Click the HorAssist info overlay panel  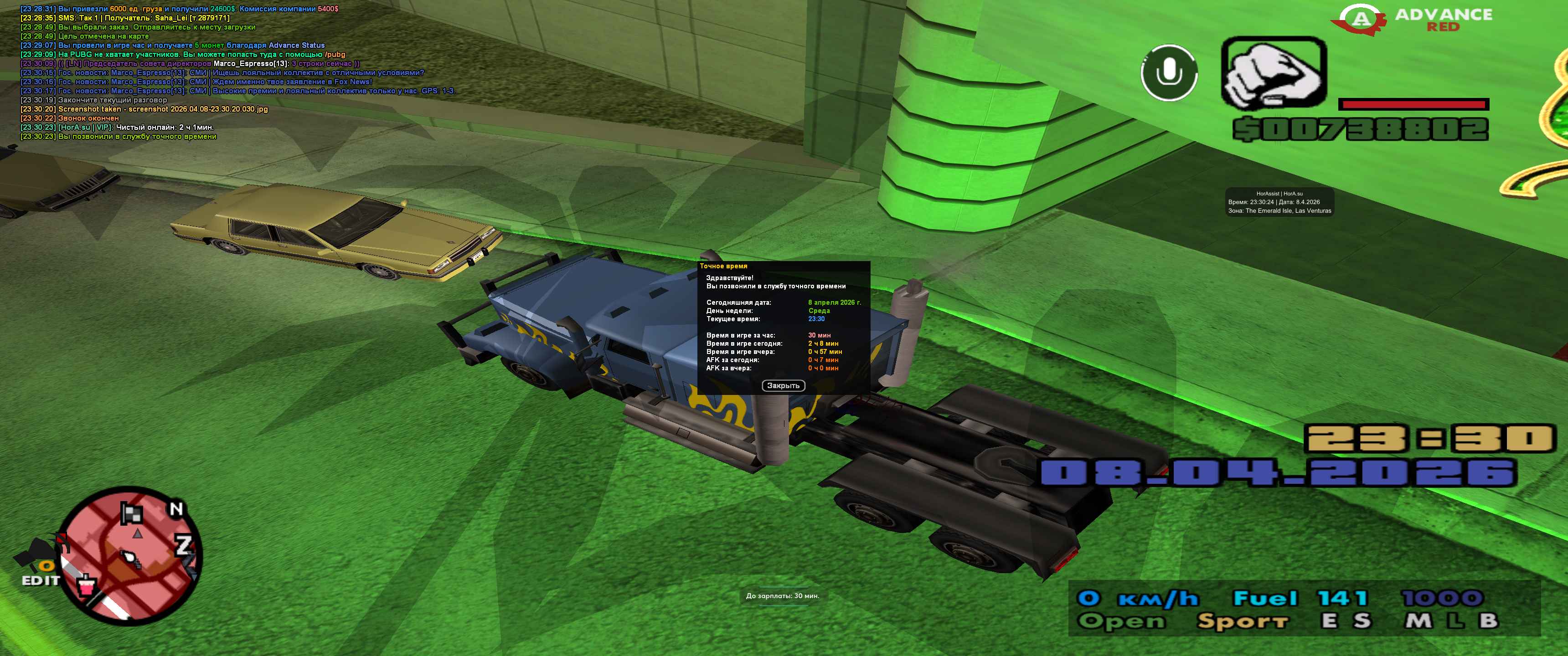click(x=1279, y=202)
